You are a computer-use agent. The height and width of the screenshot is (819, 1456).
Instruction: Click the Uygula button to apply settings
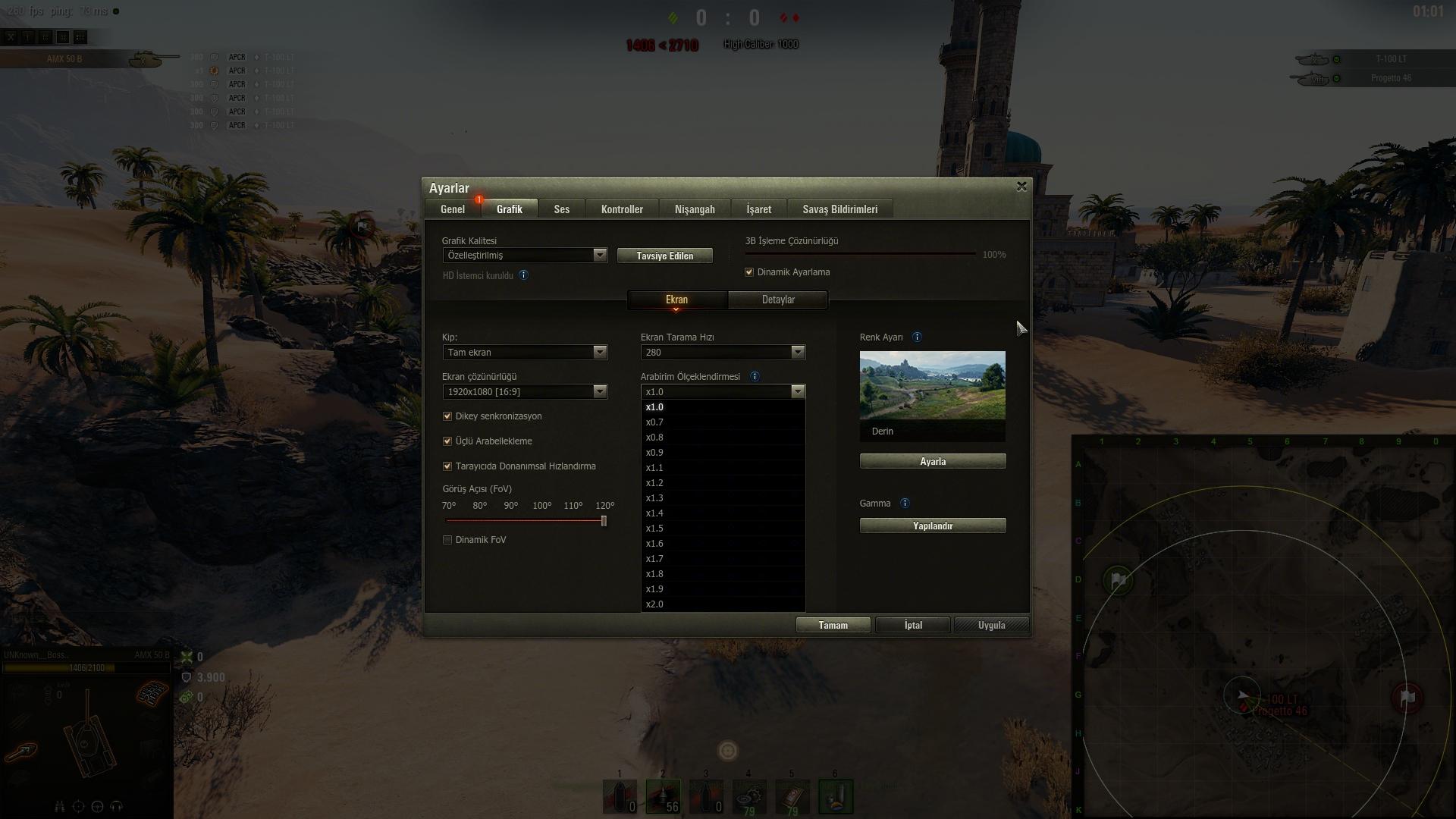click(x=990, y=624)
